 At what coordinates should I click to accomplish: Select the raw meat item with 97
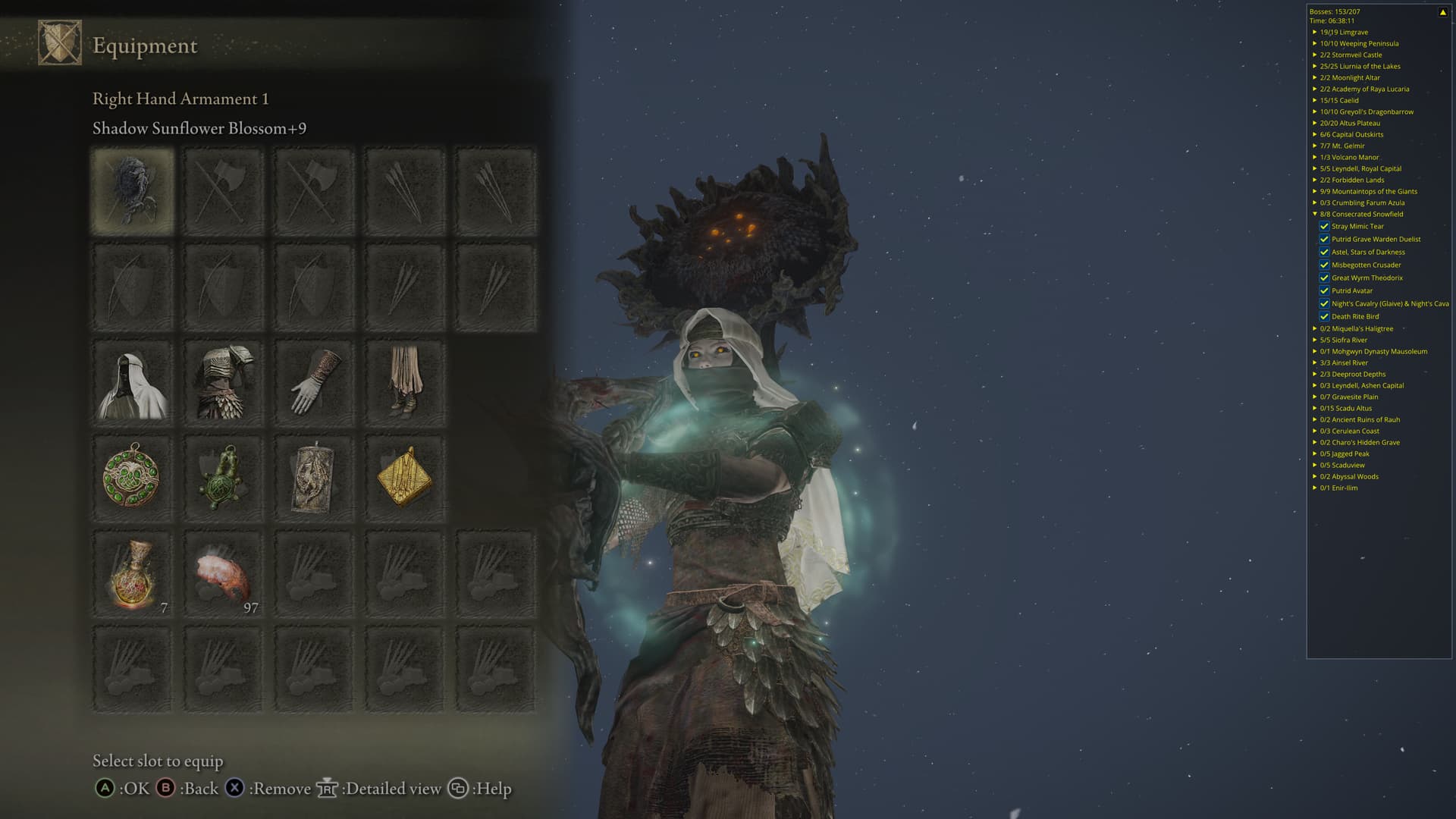(223, 574)
